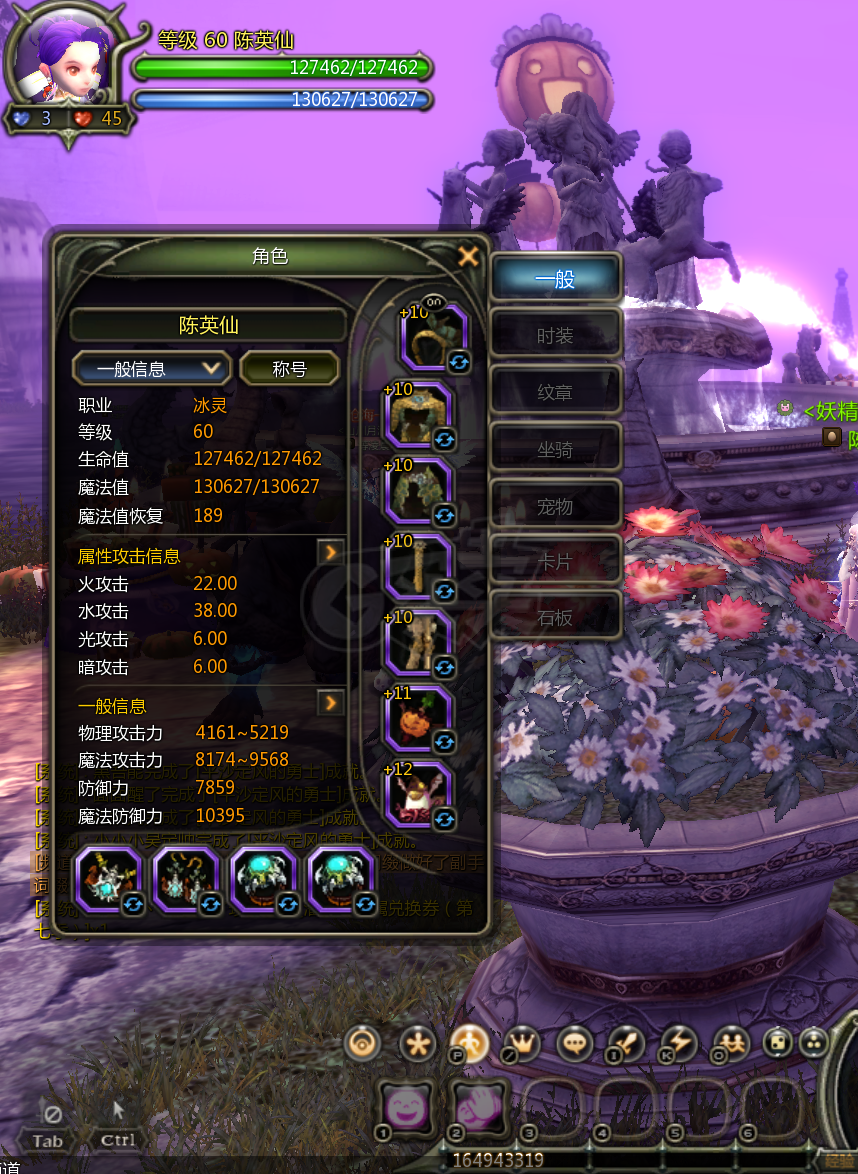Use the waving hand emote in slot 2

coord(479,1108)
